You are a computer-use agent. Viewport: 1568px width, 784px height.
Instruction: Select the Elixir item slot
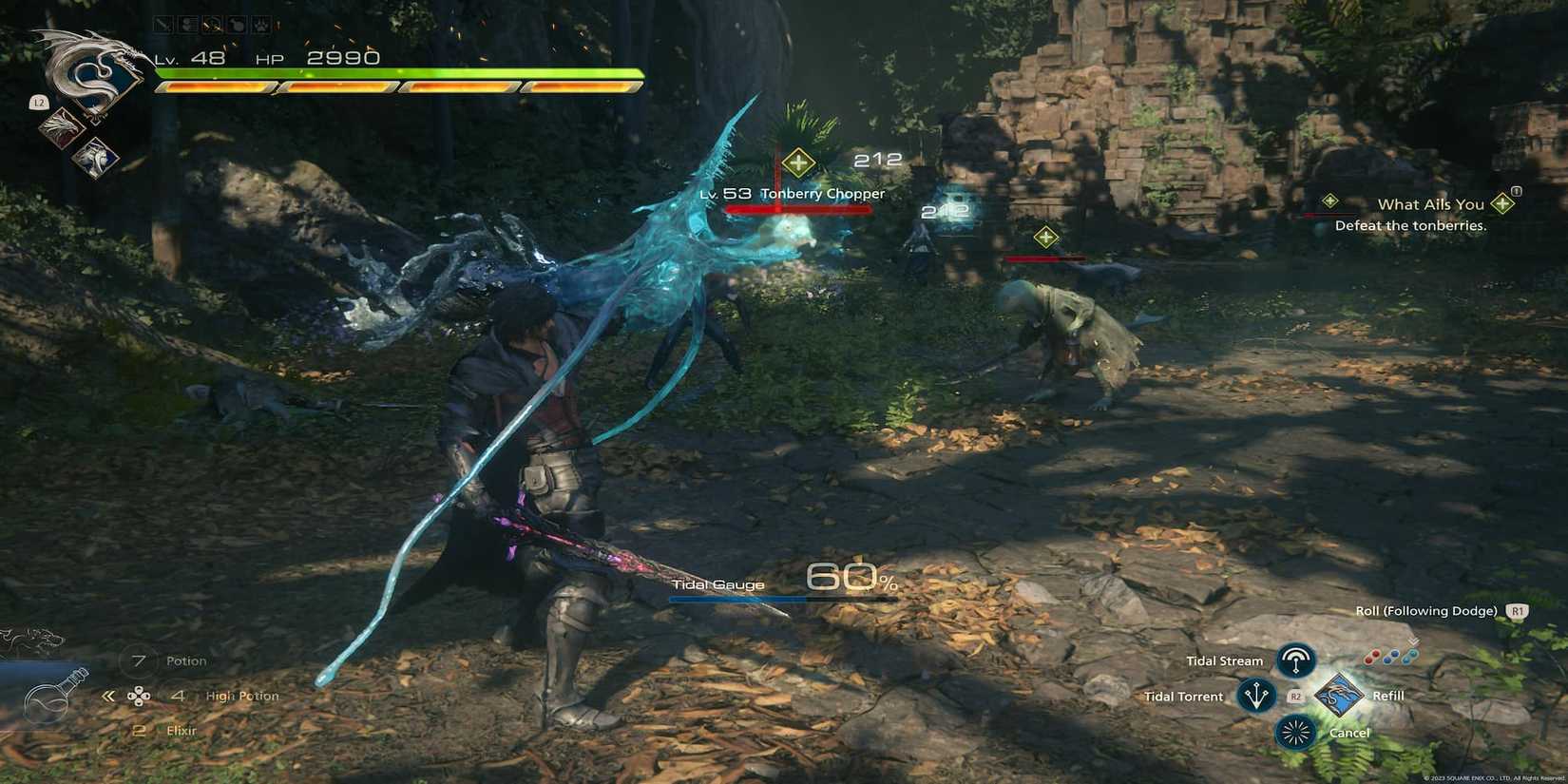(x=181, y=731)
